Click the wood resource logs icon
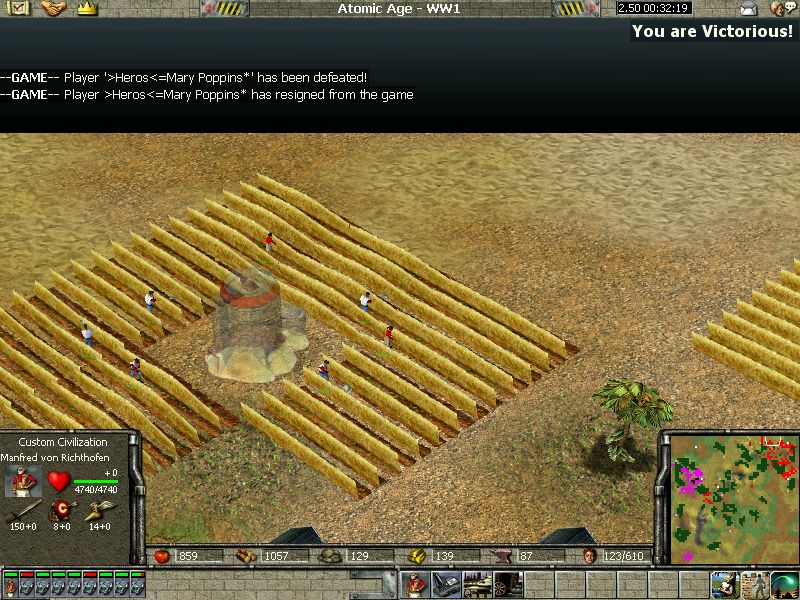 click(245, 556)
